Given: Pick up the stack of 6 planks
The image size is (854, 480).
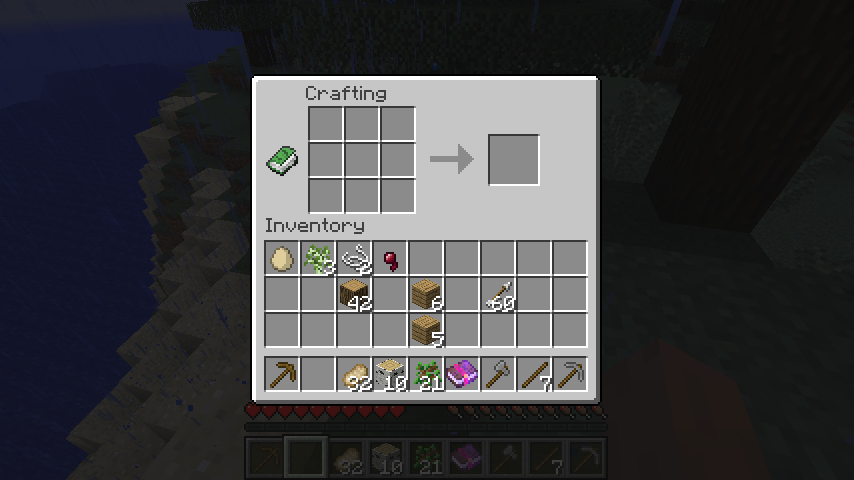Looking at the screenshot, I should tap(427, 295).
